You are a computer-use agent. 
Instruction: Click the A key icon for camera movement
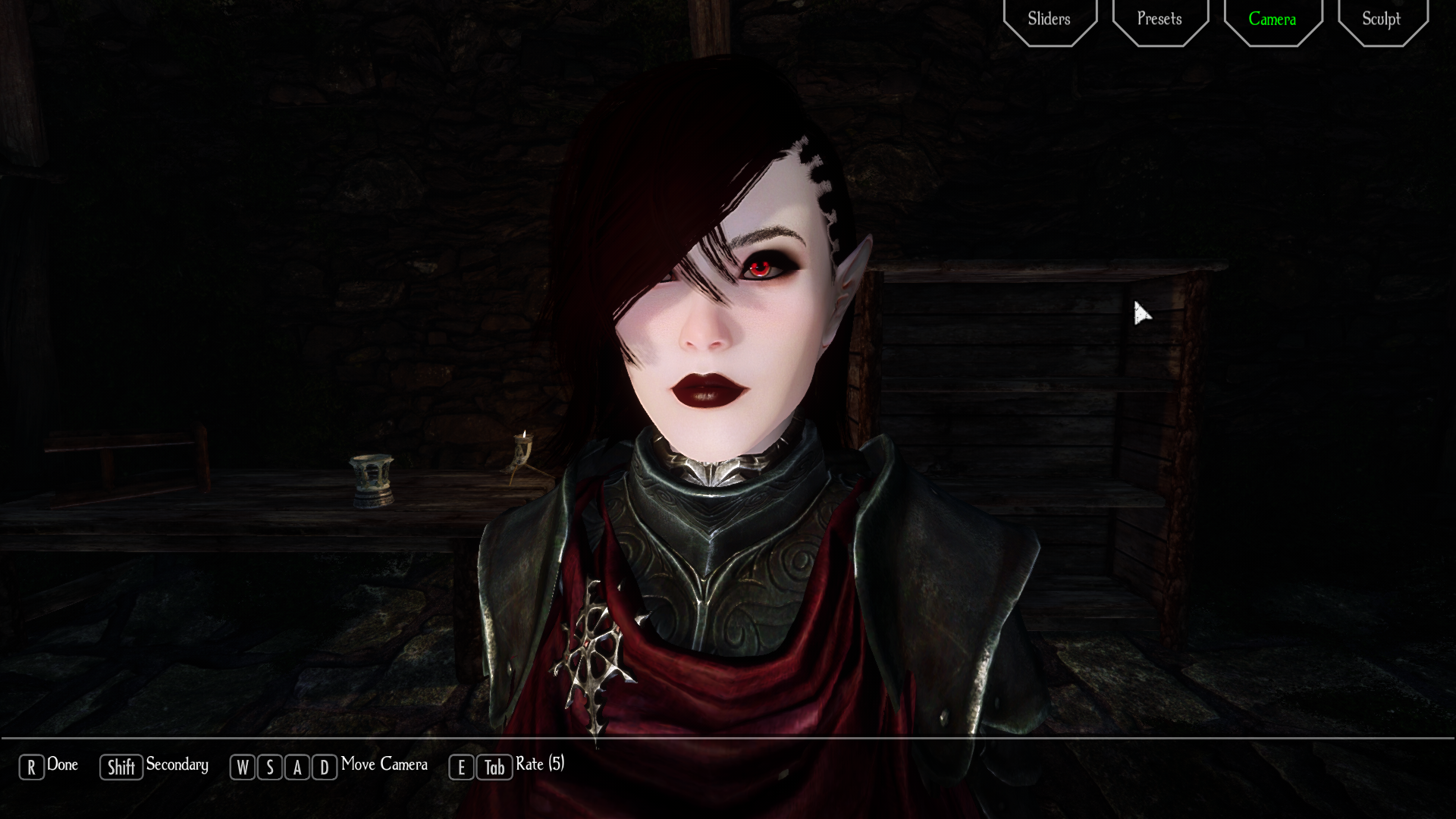[x=296, y=767]
